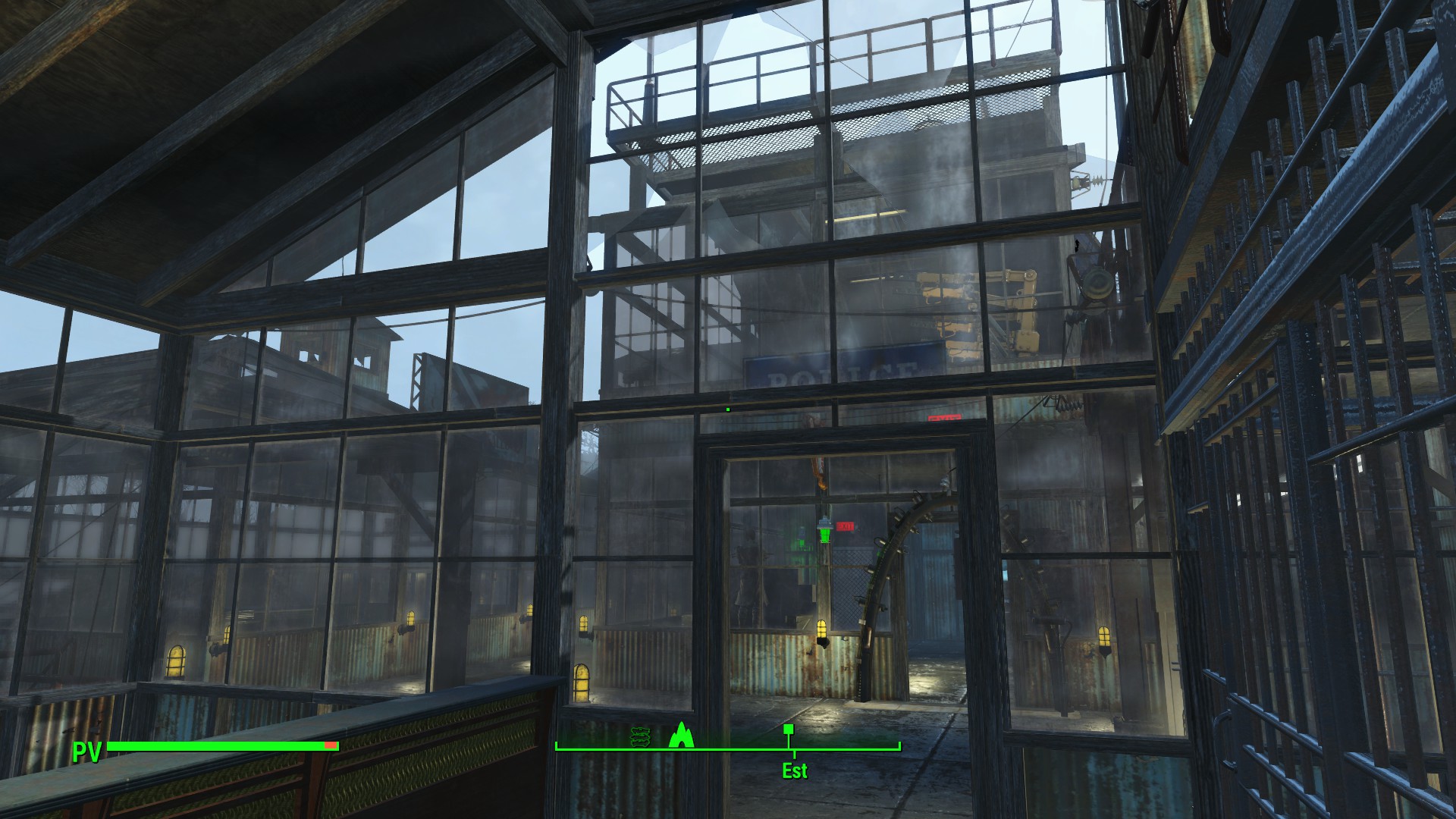Select the square quest marker on the compass
This screenshot has width=1456, height=819.
coord(789,730)
